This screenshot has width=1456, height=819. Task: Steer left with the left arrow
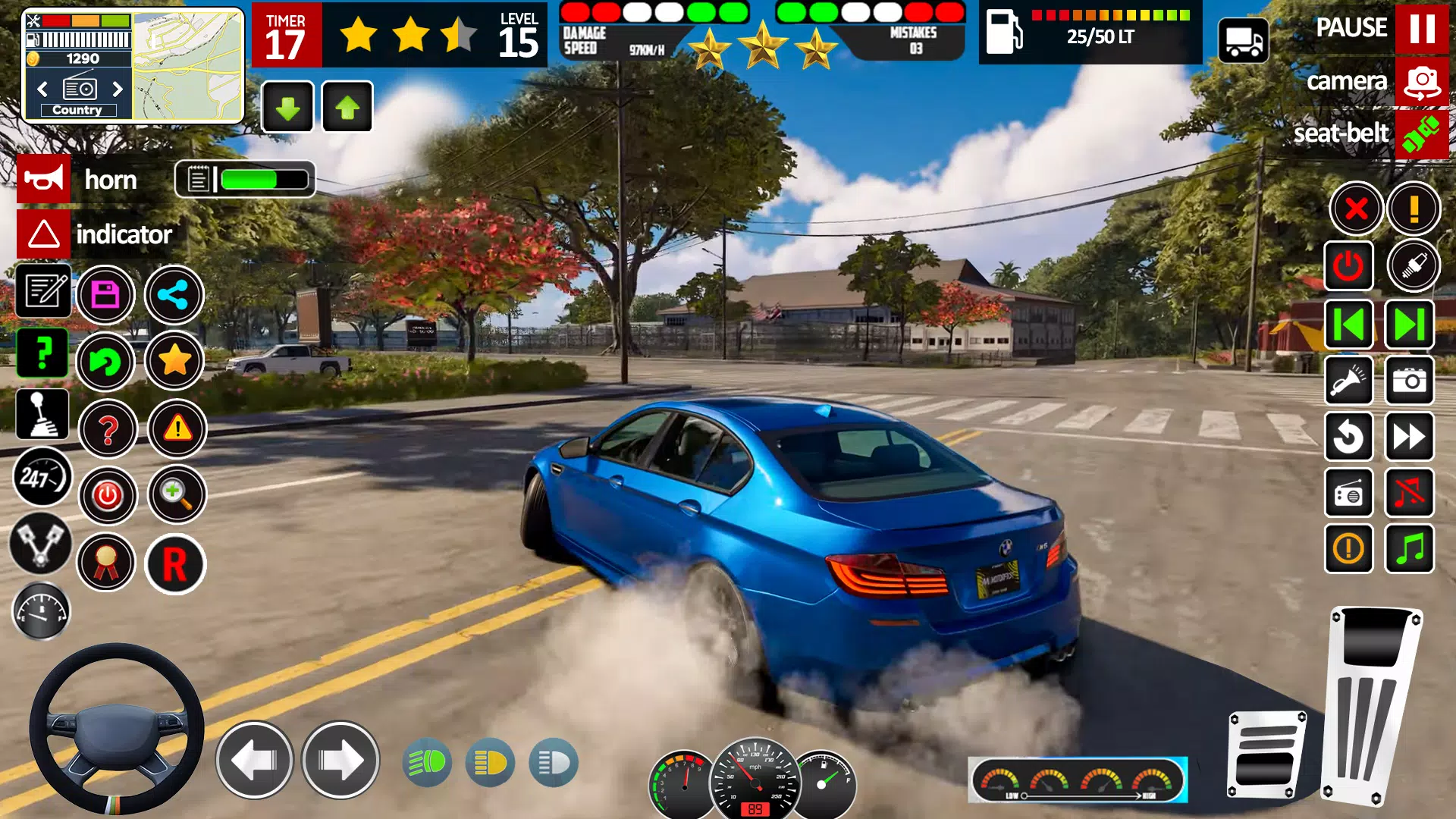(254, 760)
